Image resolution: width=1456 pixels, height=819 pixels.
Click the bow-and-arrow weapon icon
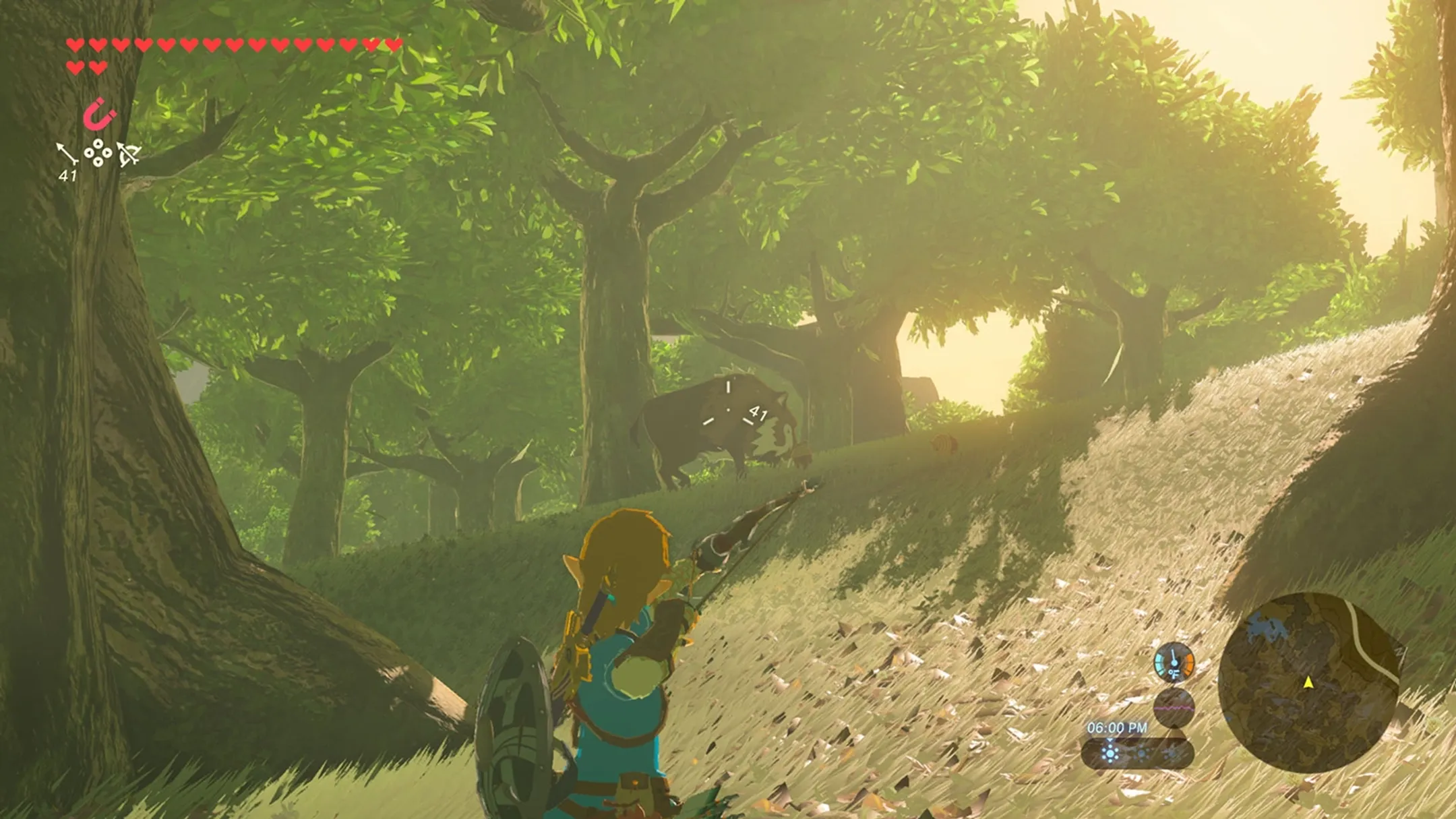coord(128,156)
